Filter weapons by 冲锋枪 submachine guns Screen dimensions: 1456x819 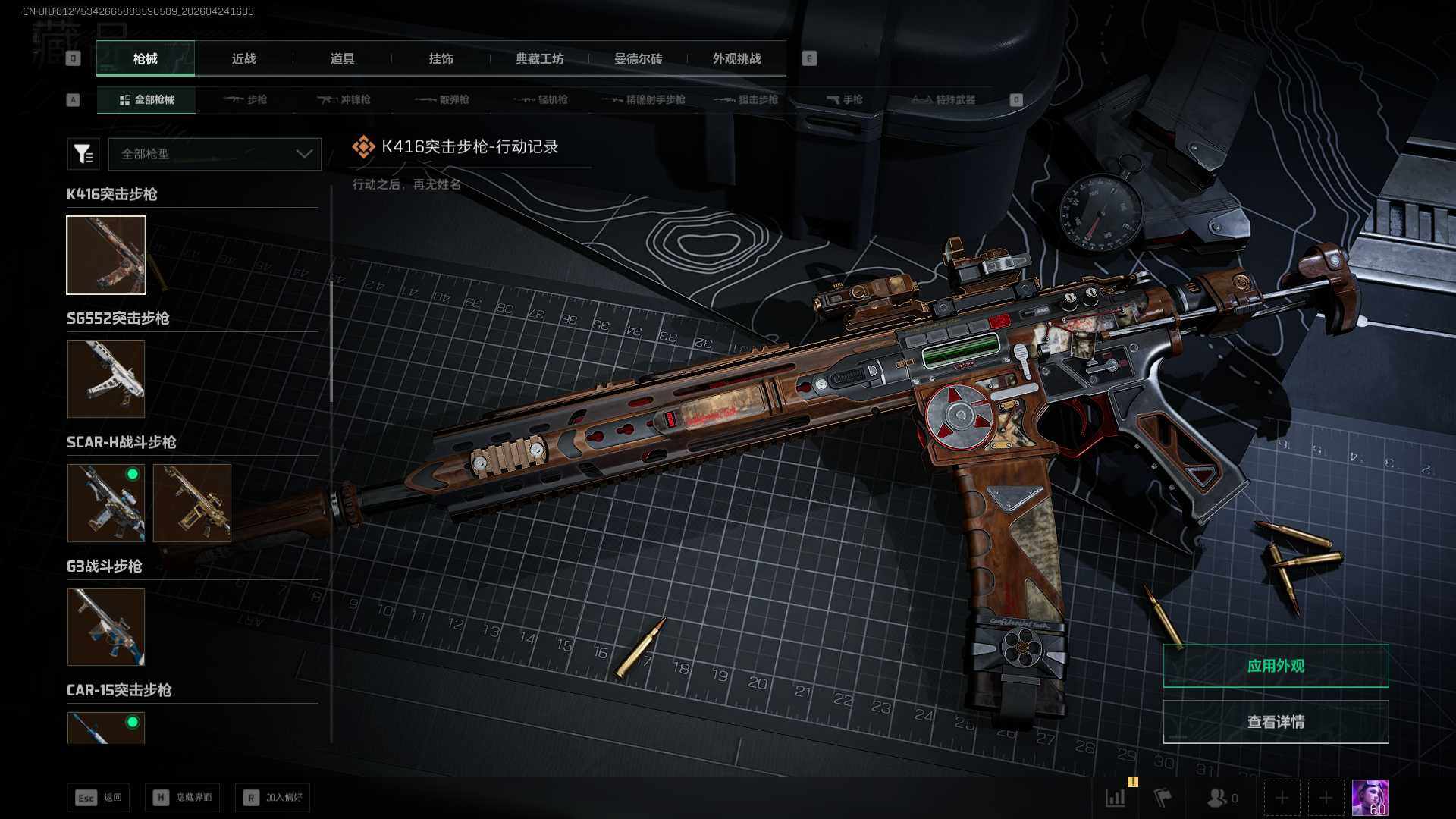tap(344, 99)
